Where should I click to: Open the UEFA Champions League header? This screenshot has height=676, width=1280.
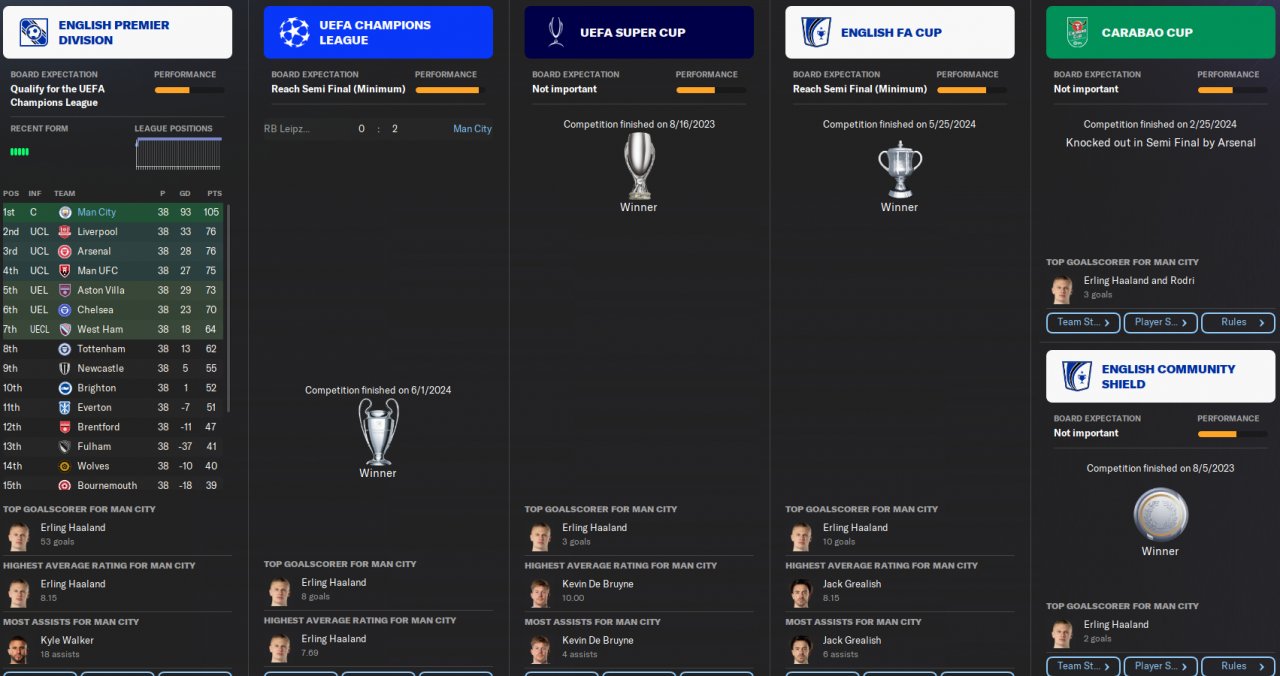[x=378, y=32]
